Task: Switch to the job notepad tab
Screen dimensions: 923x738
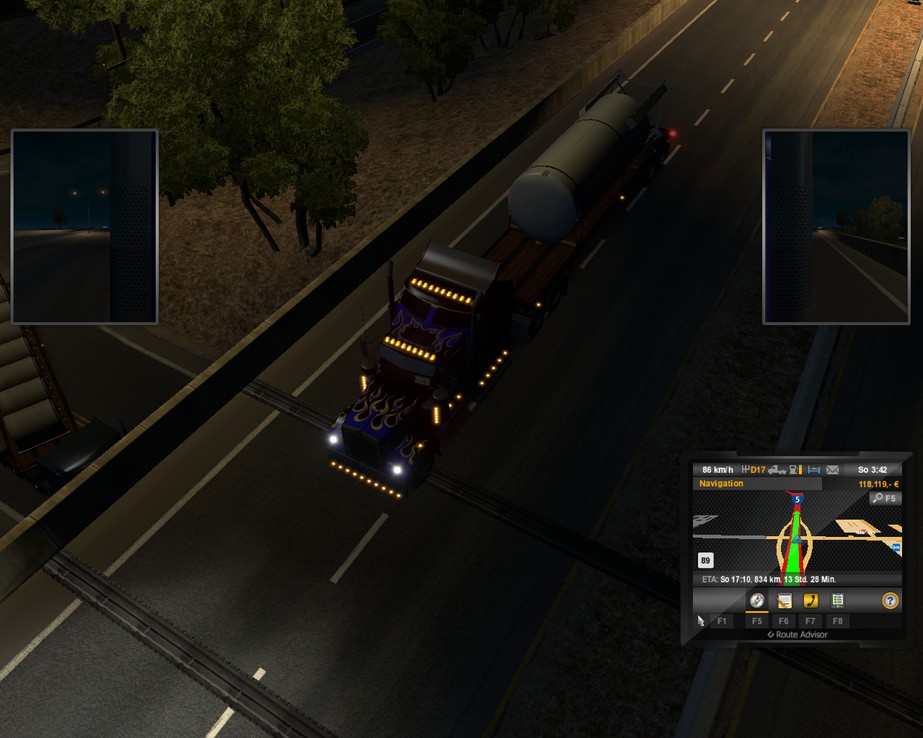Action: click(x=784, y=601)
